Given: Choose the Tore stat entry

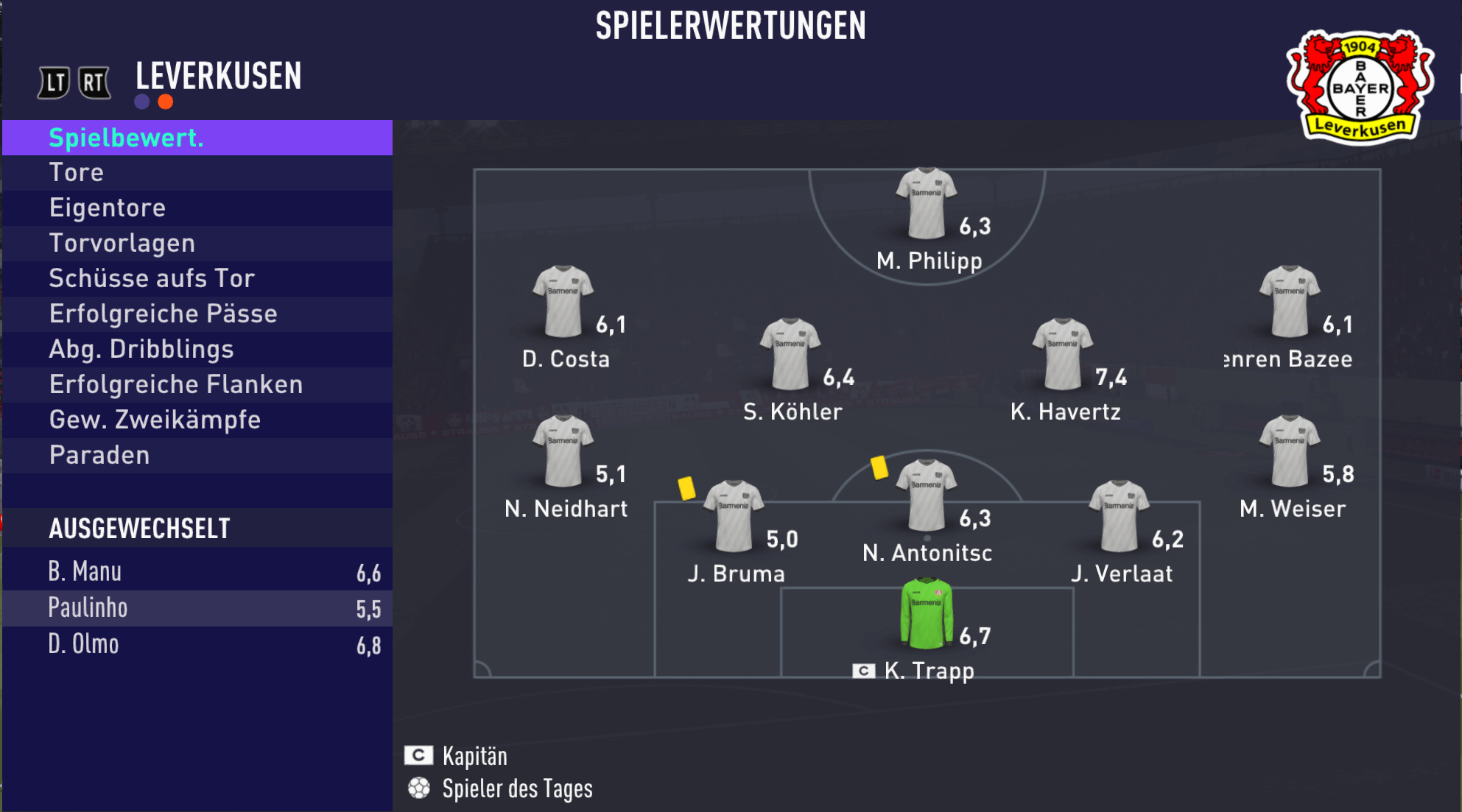Looking at the screenshot, I should (197, 173).
